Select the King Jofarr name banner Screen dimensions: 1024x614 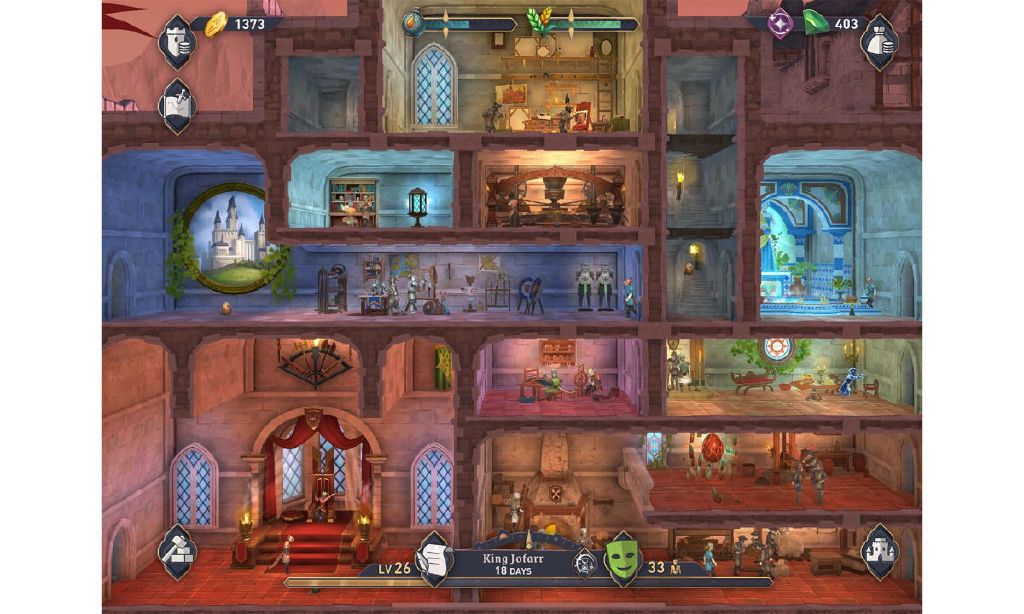[x=513, y=564]
